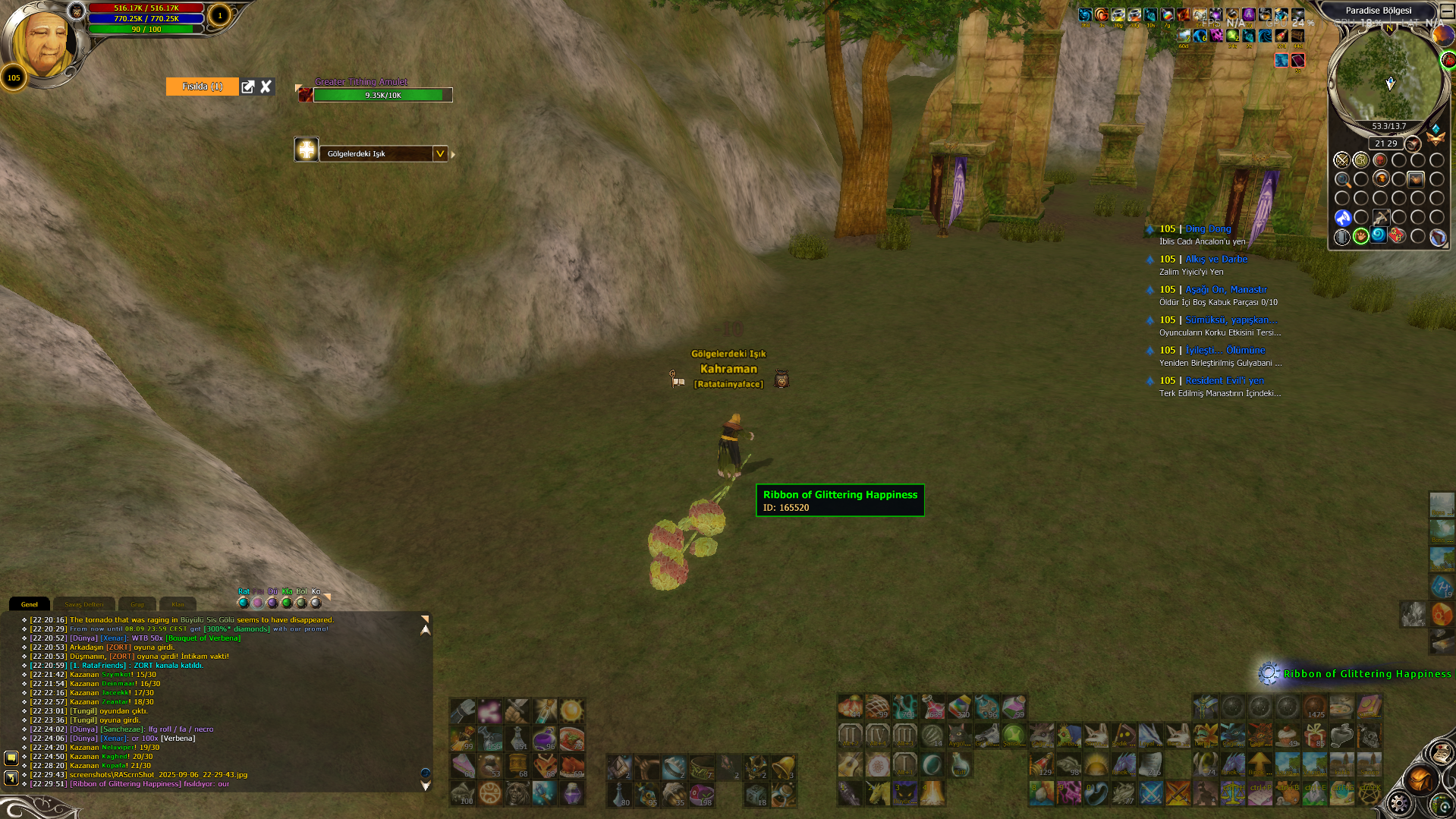Open the Savaş Defteri chat tab

(84, 604)
